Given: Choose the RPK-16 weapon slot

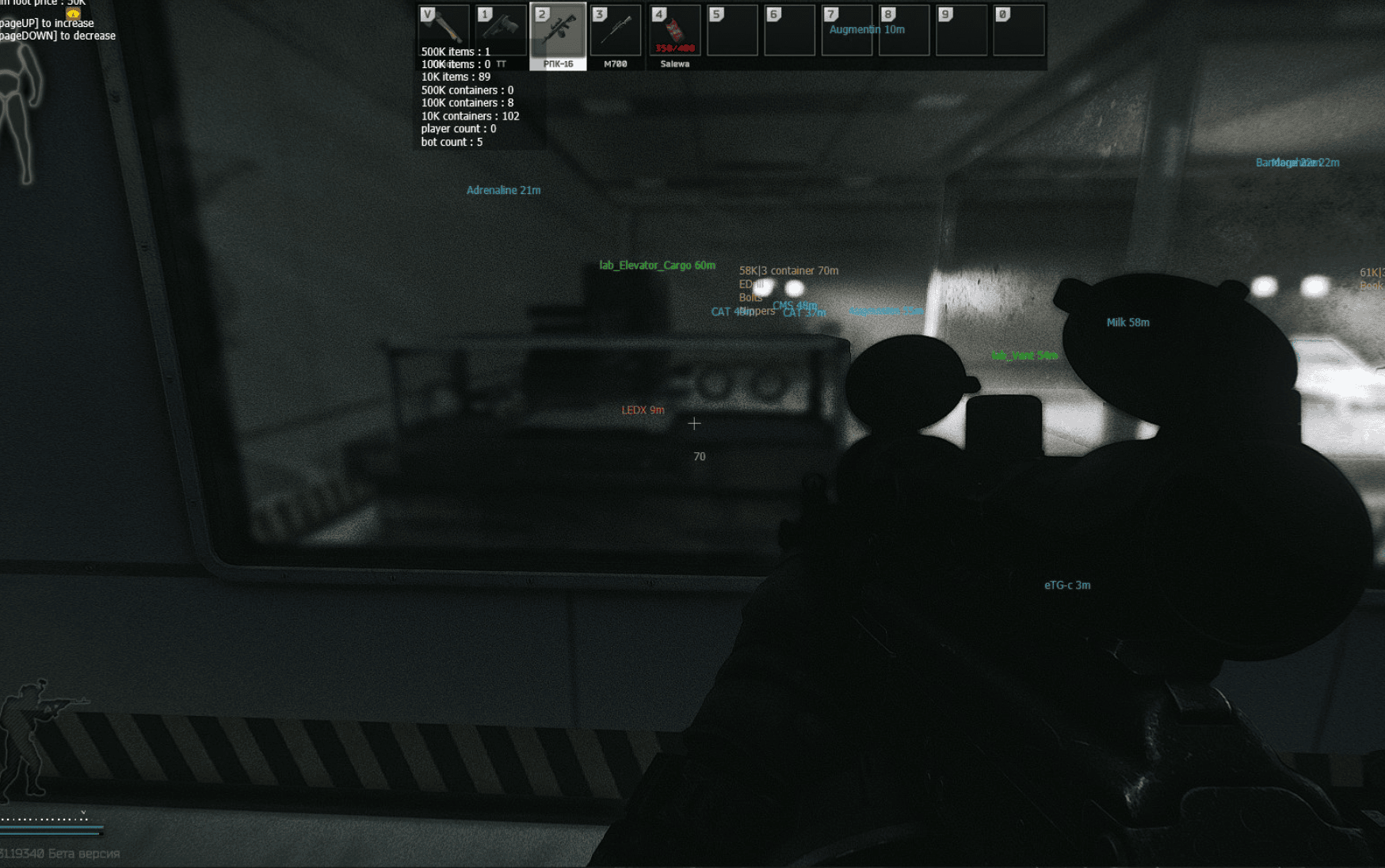Looking at the screenshot, I should coord(558,32).
